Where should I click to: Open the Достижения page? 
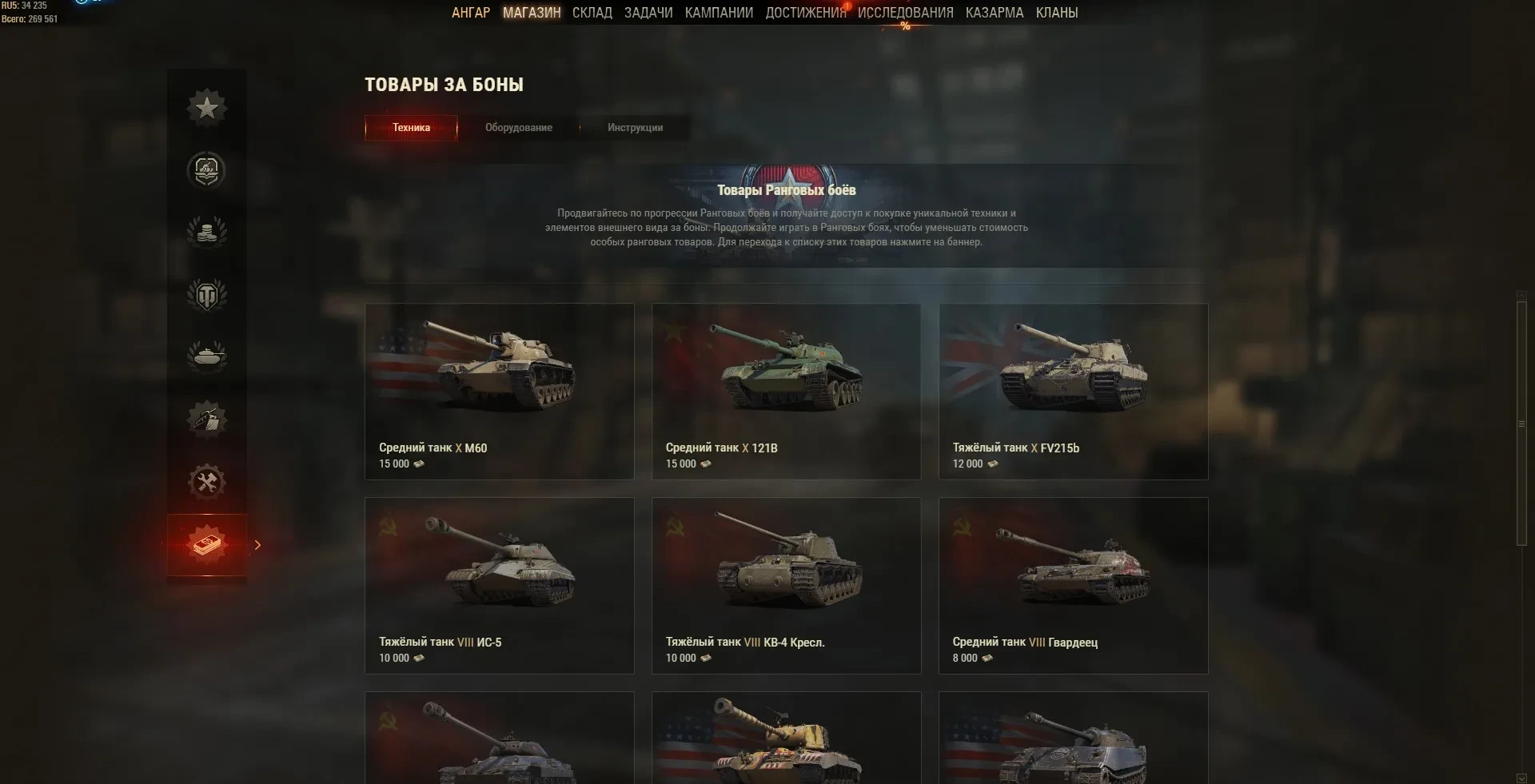pyautogui.click(x=805, y=13)
